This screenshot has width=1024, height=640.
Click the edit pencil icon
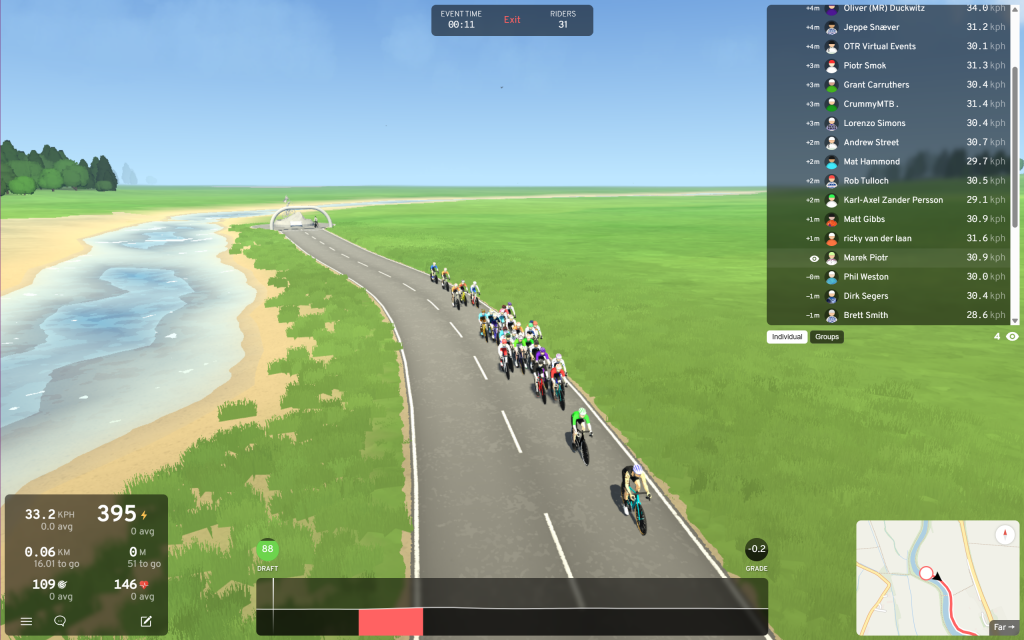point(146,621)
